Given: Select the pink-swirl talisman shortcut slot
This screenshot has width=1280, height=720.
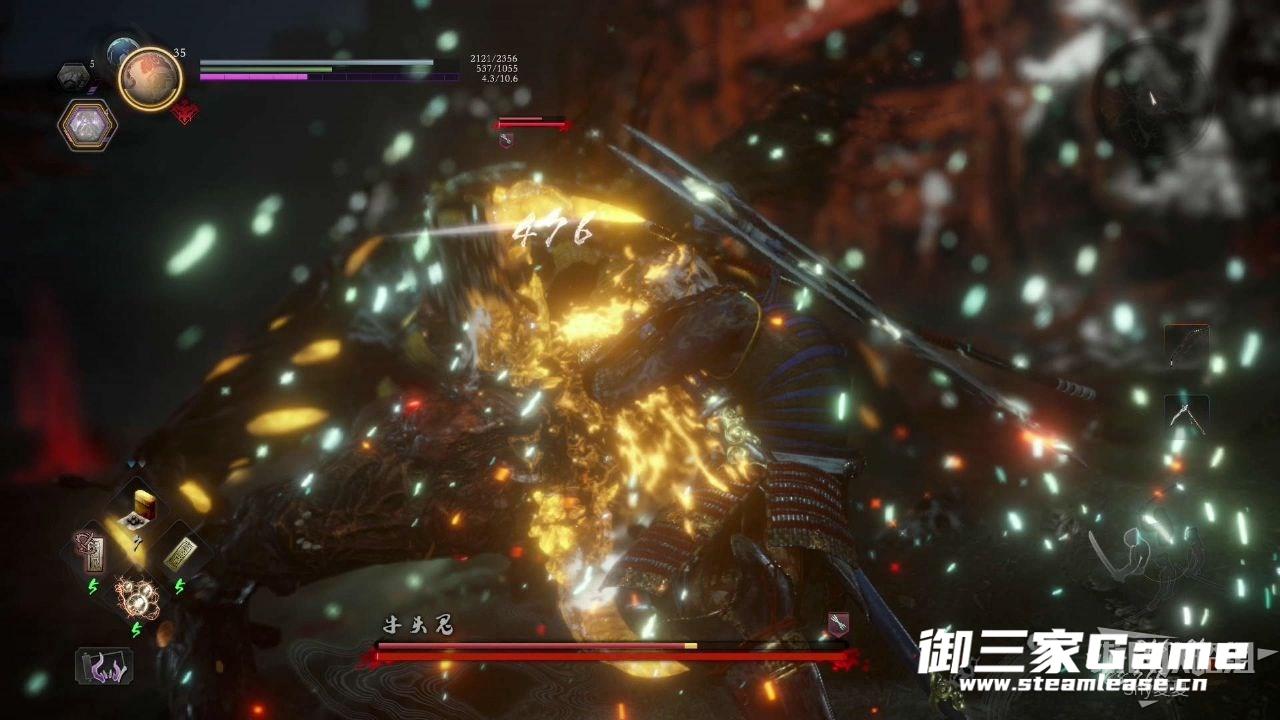Looking at the screenshot, I should [88, 553].
